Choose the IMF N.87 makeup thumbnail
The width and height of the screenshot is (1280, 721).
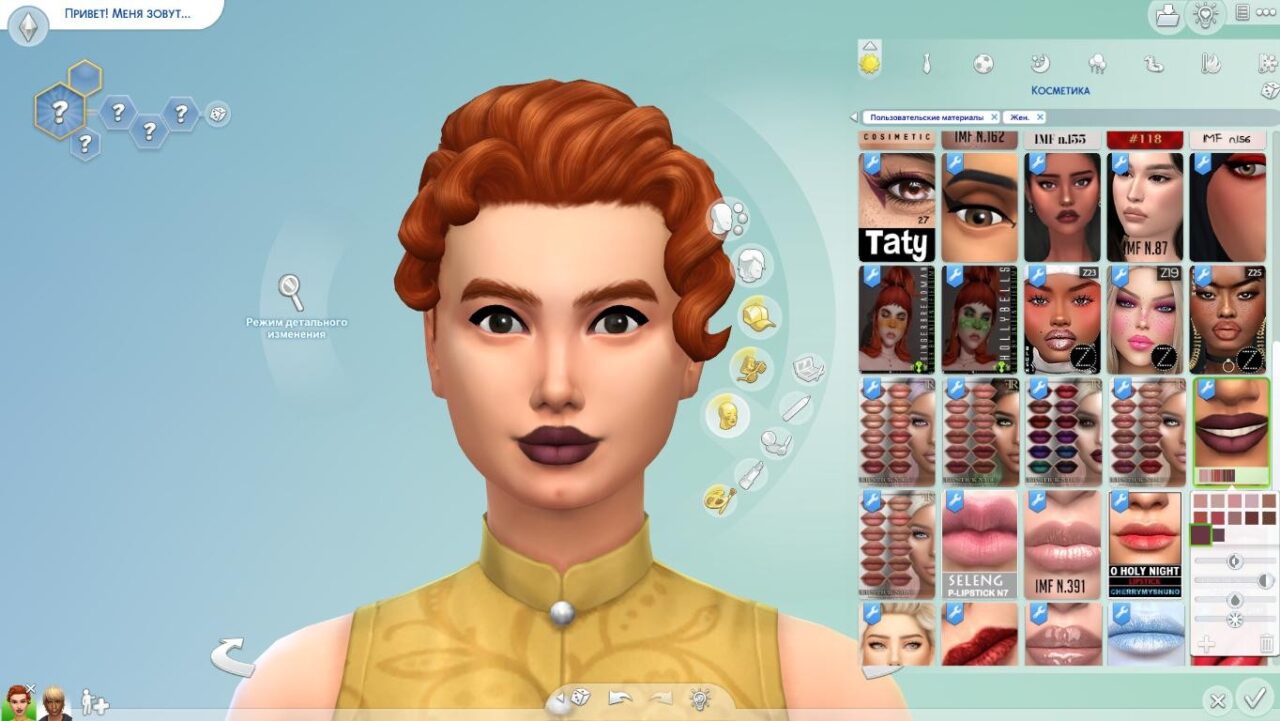tap(1144, 207)
